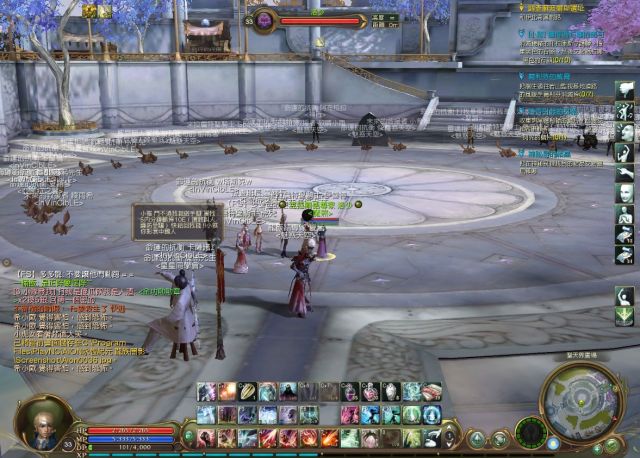Image resolution: width=640 pixels, height=458 pixels.
Task: Use the pink pouch item at top row's end
Action: 432,392
